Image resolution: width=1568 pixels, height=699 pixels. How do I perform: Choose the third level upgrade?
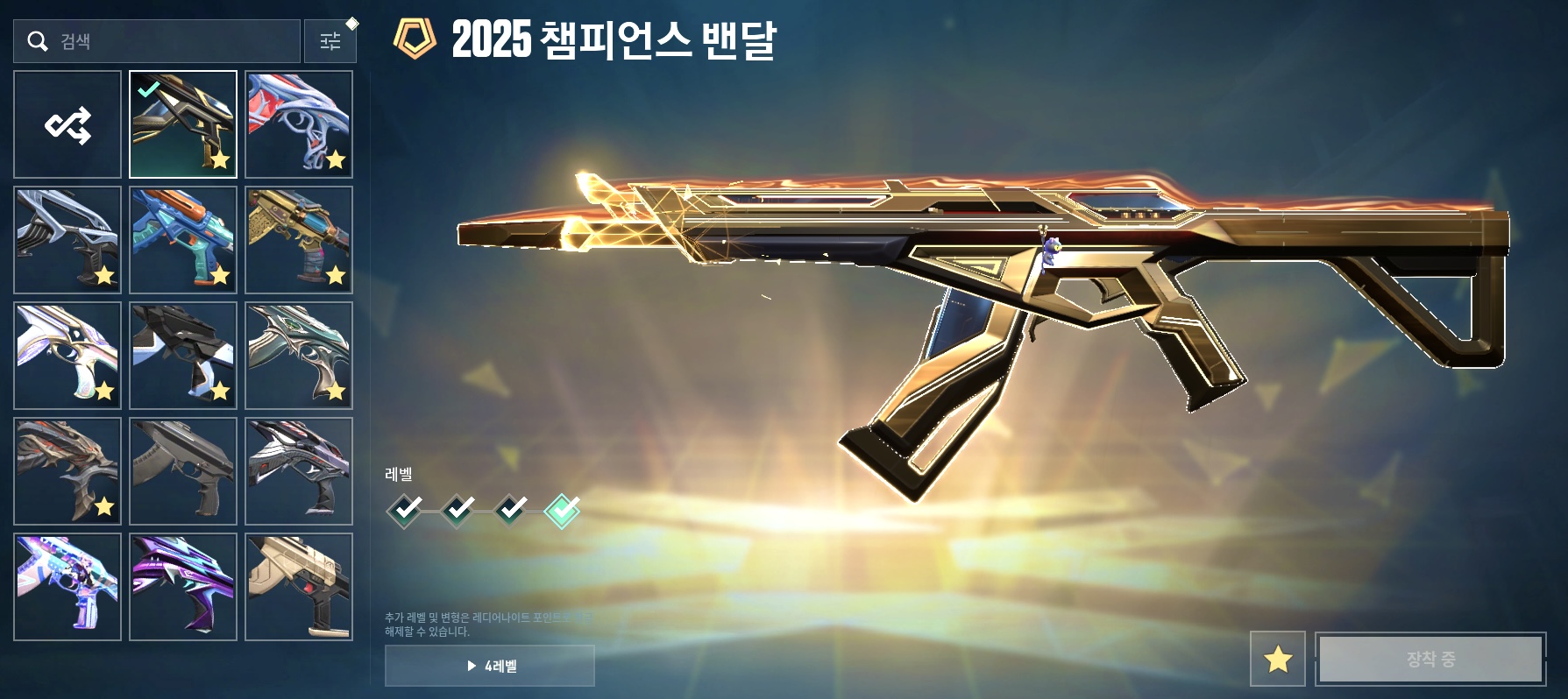pyautogui.click(x=510, y=510)
